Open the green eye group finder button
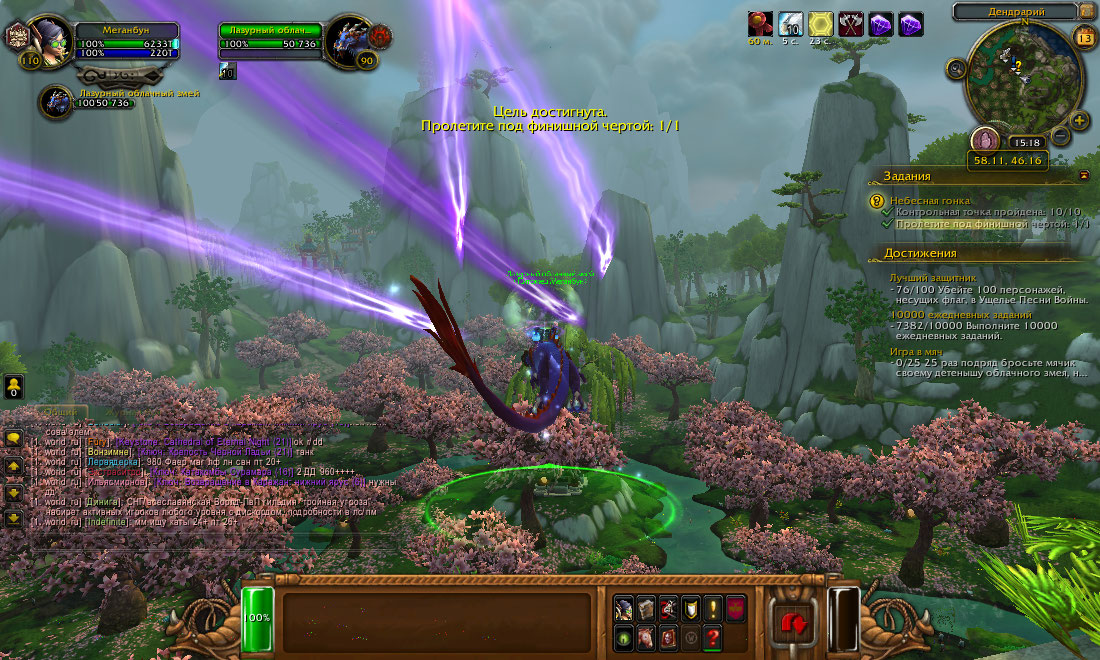The height and width of the screenshot is (660, 1100). coord(623,638)
